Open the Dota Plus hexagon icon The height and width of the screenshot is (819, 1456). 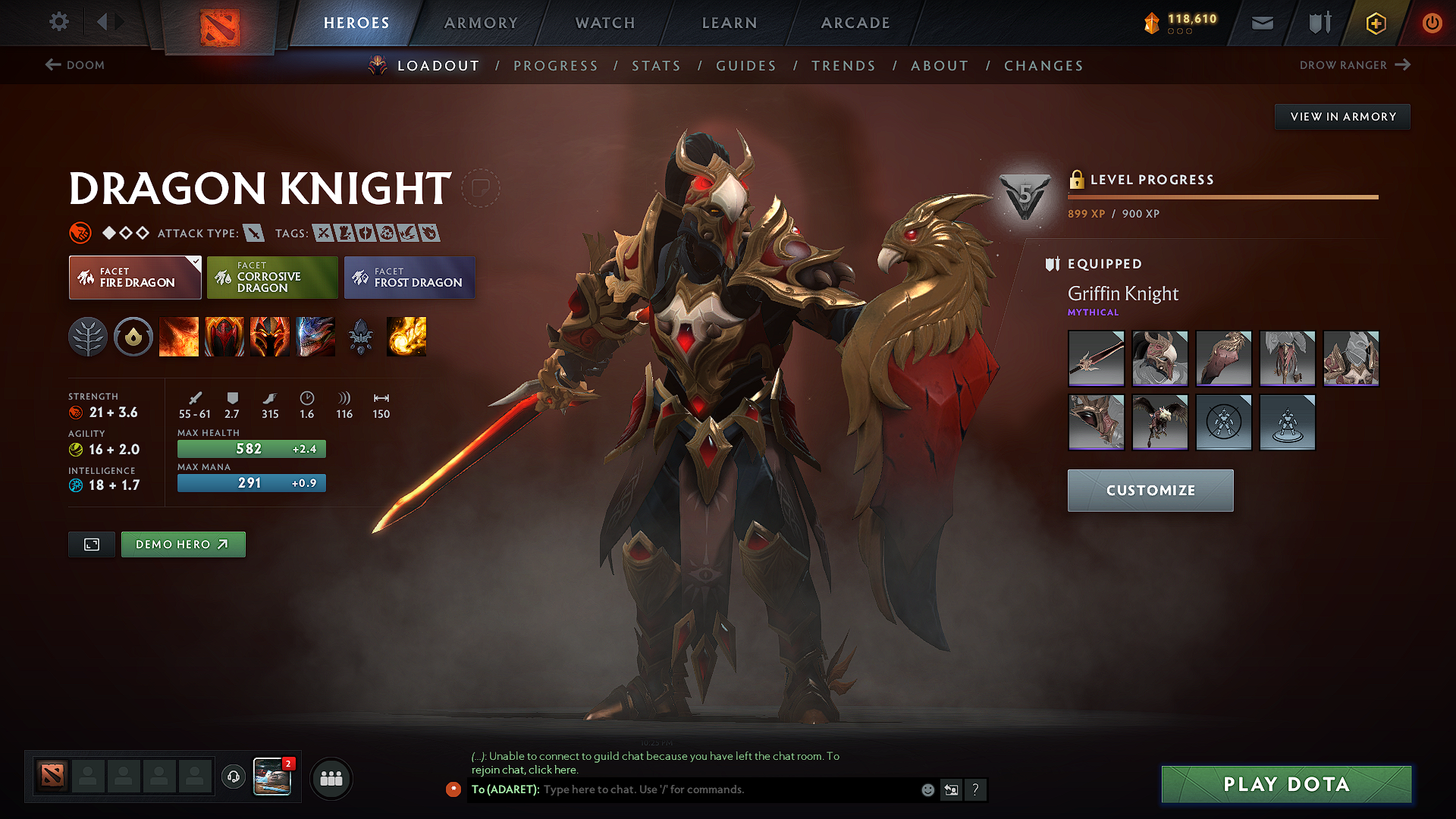click(x=1375, y=23)
